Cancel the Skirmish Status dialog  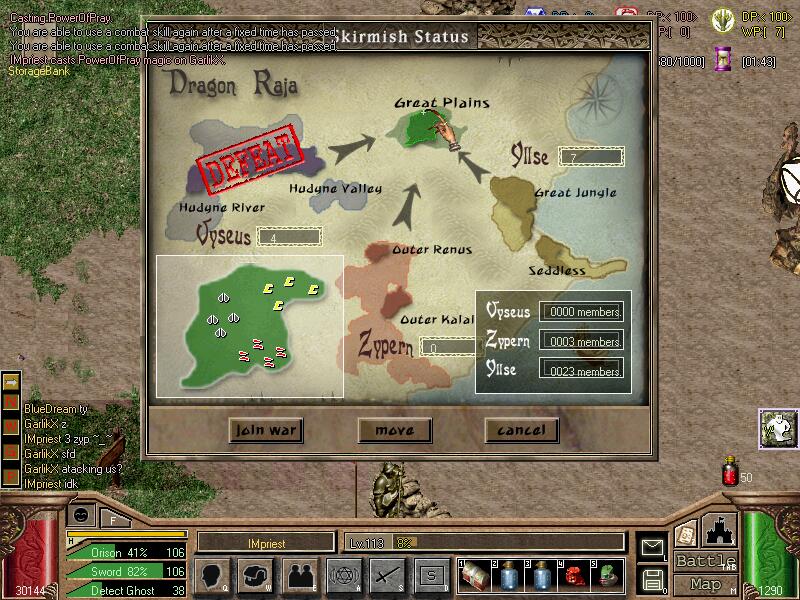[521, 430]
